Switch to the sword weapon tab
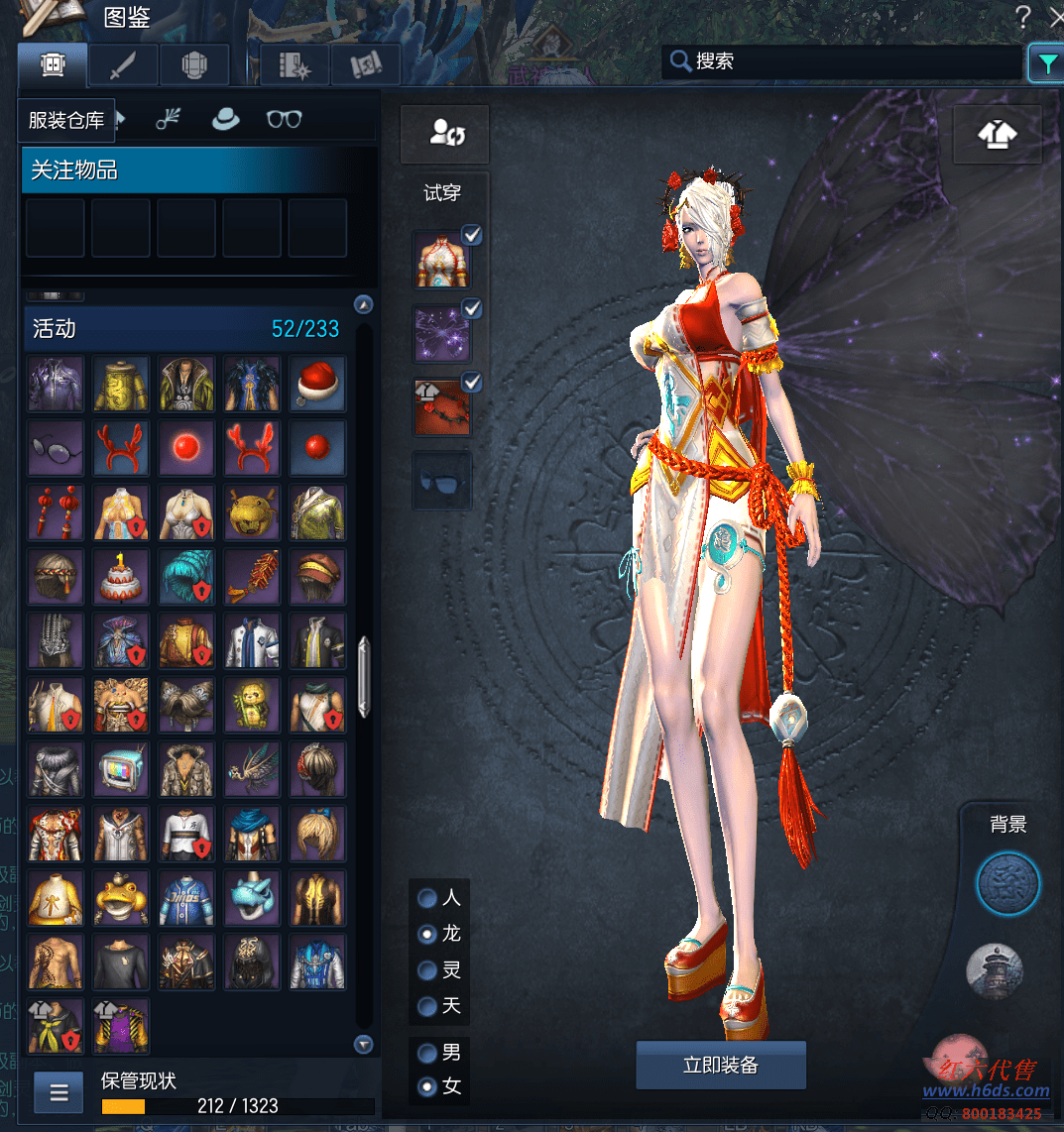The image size is (1064, 1132). coord(123,65)
